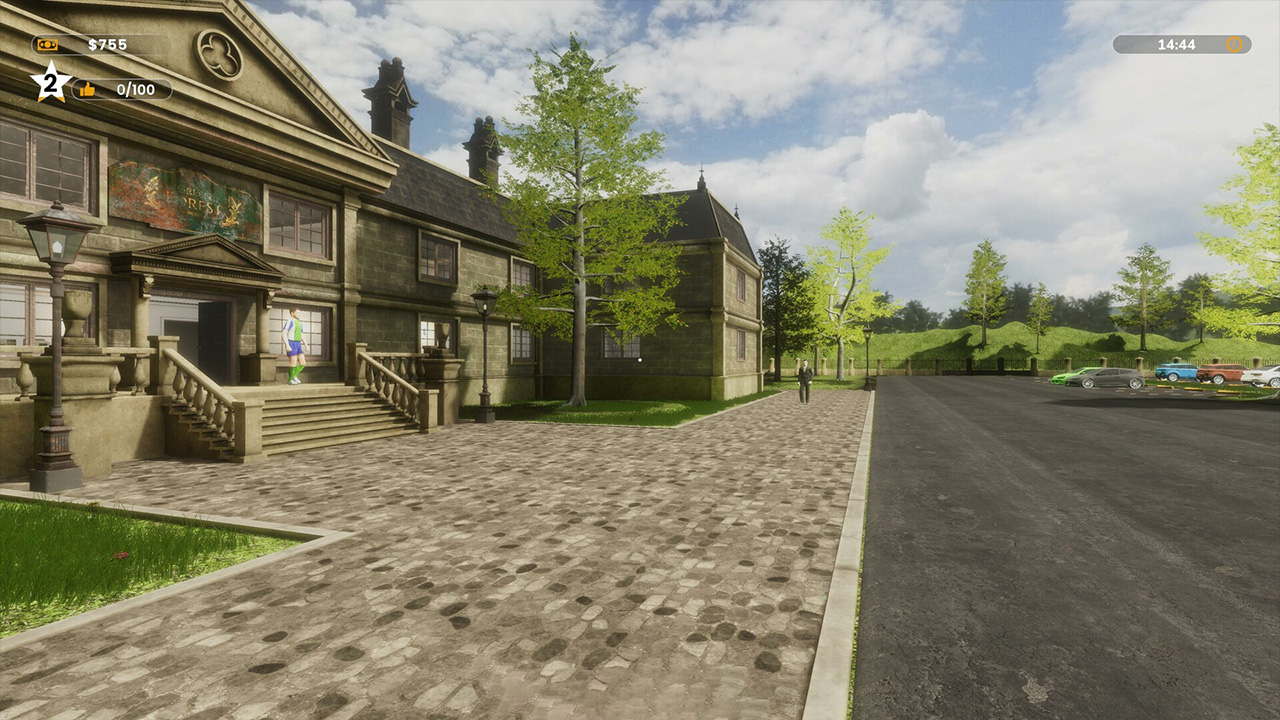Select the cash balance showing $755
This screenshot has height=720, width=1280.
107,44
